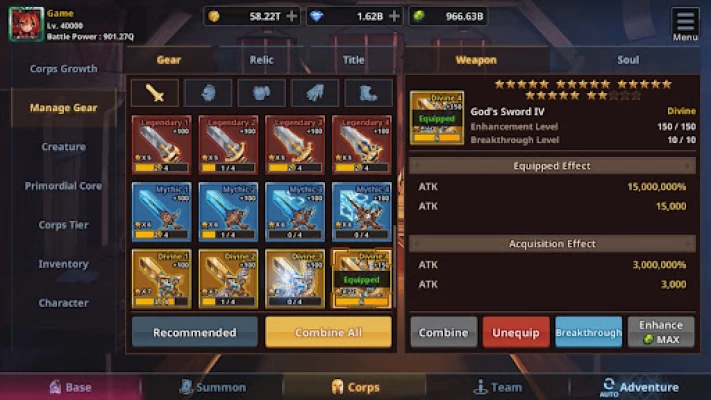Select the Legendary 1 sword slot
Screen dimensions: 711x400
[x=160, y=145]
